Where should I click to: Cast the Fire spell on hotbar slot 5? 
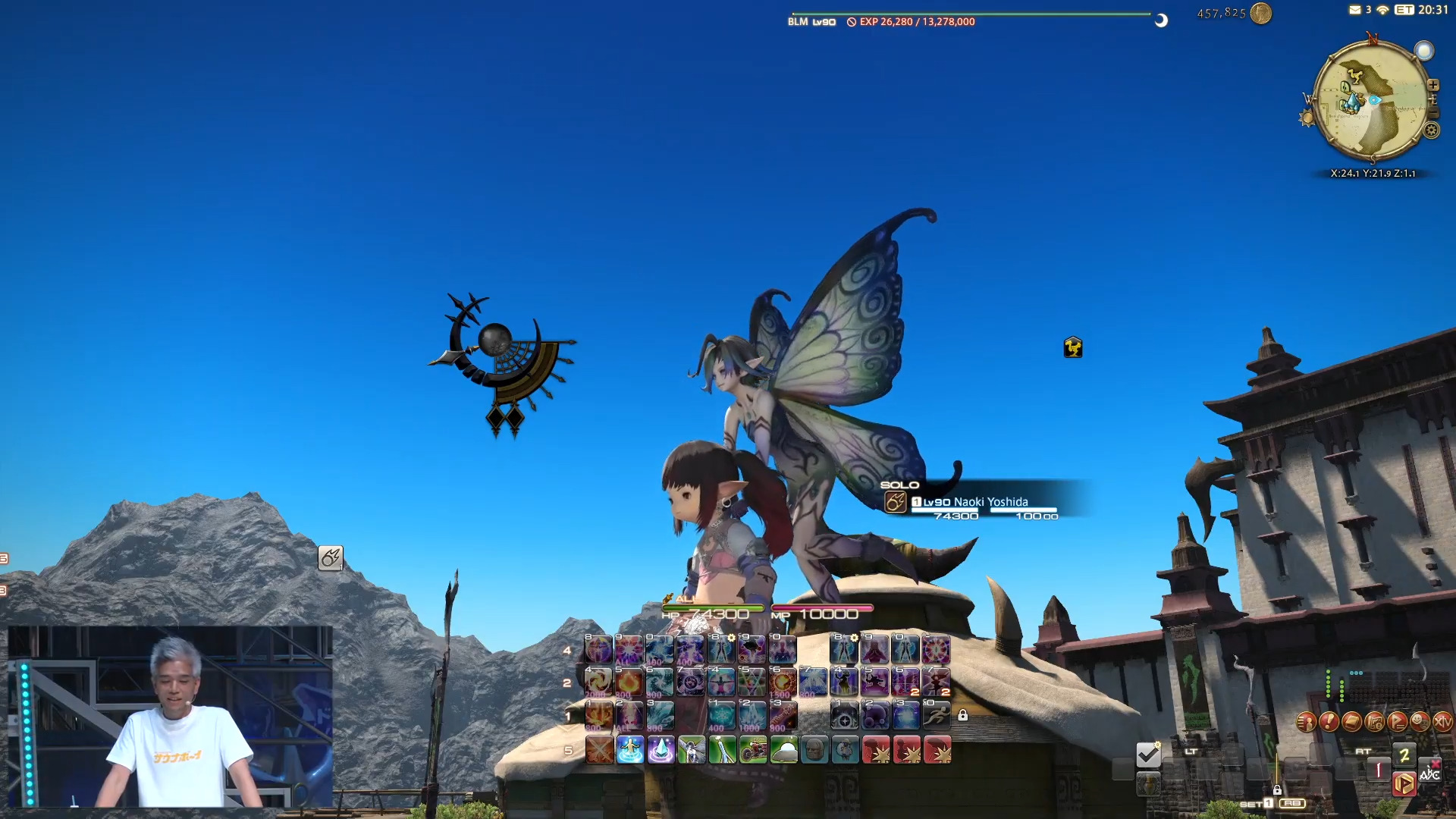629,682
